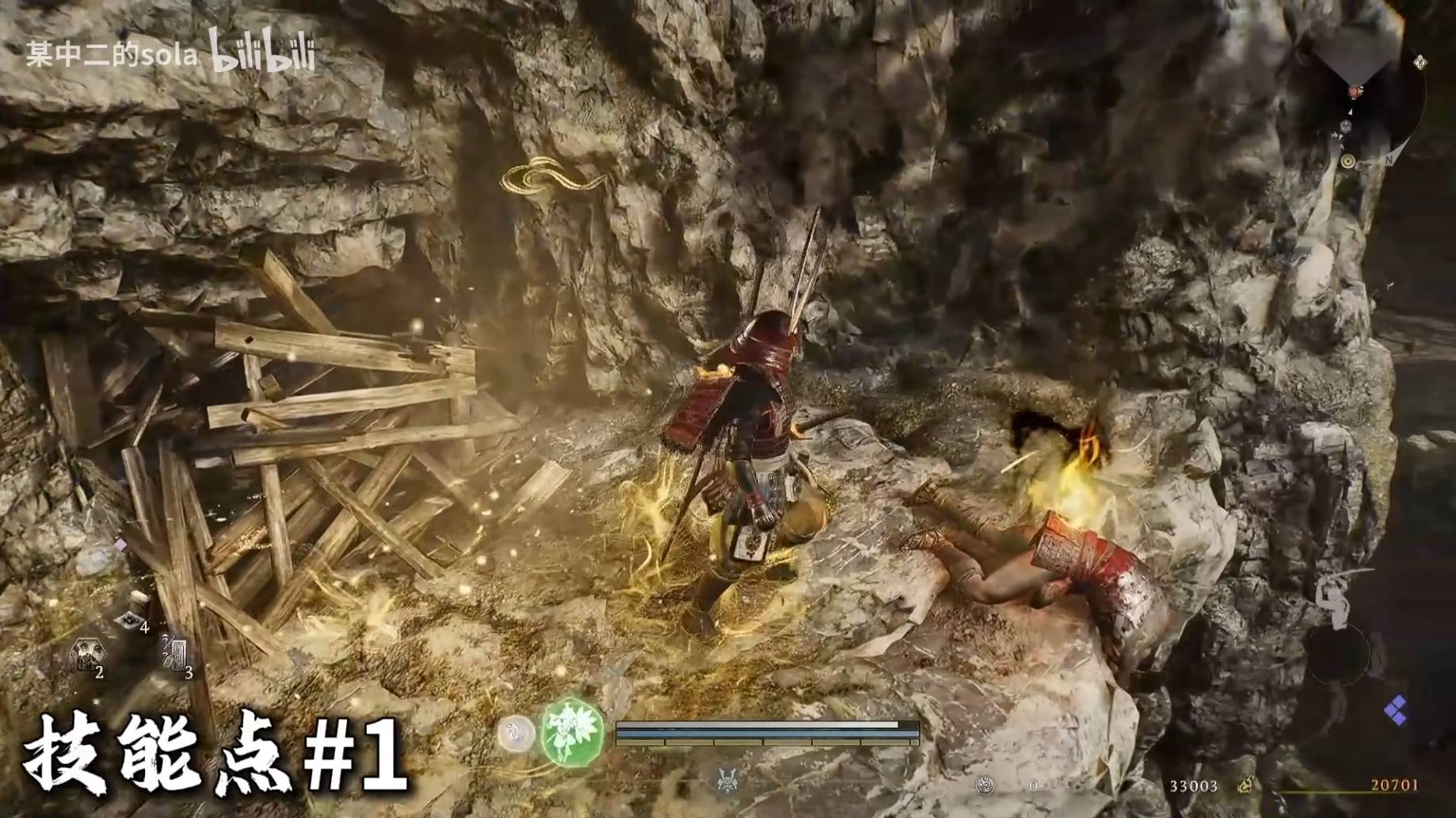Viewport: 1456px width, 818px height.
Task: Click the samurai helmet icon below stamina bar
Action: point(726,780)
